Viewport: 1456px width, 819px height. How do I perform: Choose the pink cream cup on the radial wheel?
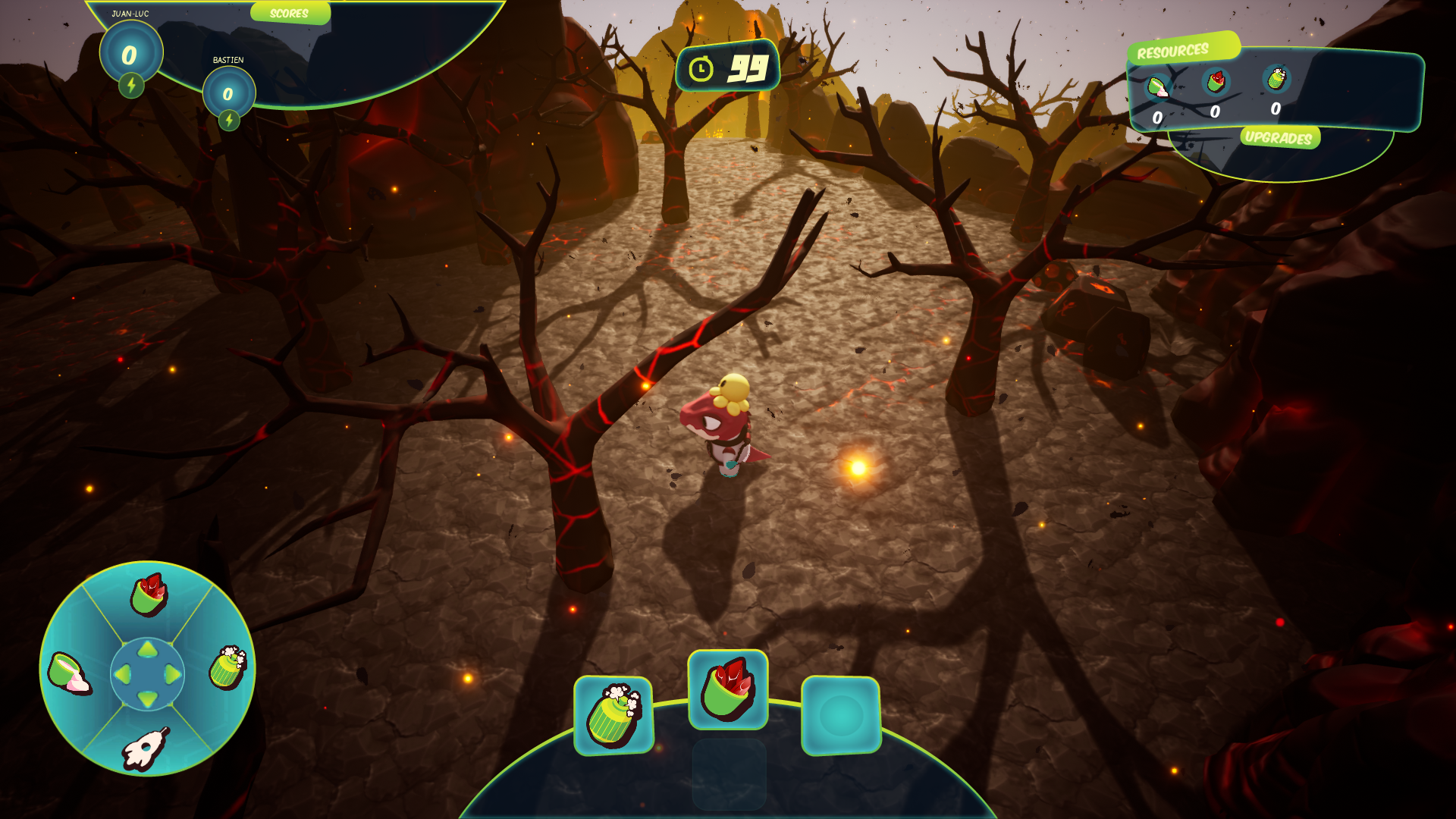(x=70, y=673)
